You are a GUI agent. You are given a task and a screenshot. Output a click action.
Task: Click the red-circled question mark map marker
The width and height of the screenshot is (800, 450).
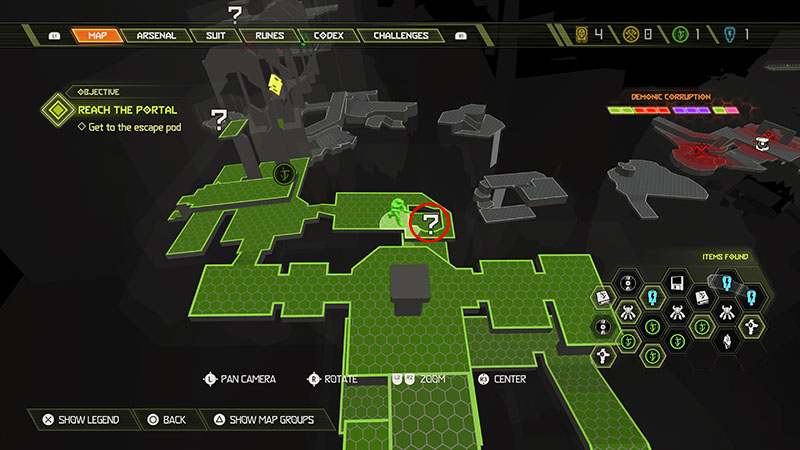(x=431, y=222)
